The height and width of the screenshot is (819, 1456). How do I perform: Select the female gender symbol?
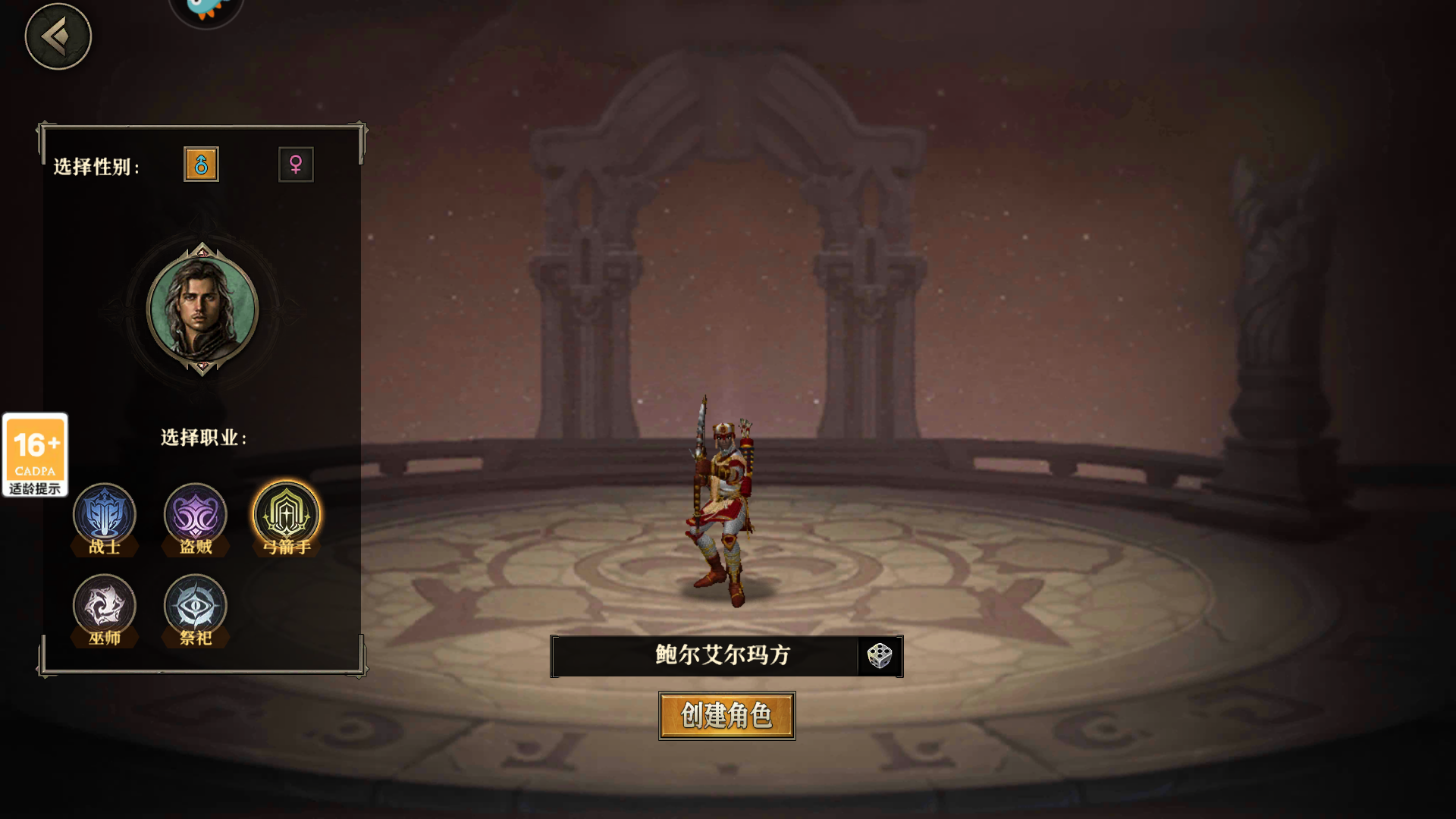click(x=296, y=165)
